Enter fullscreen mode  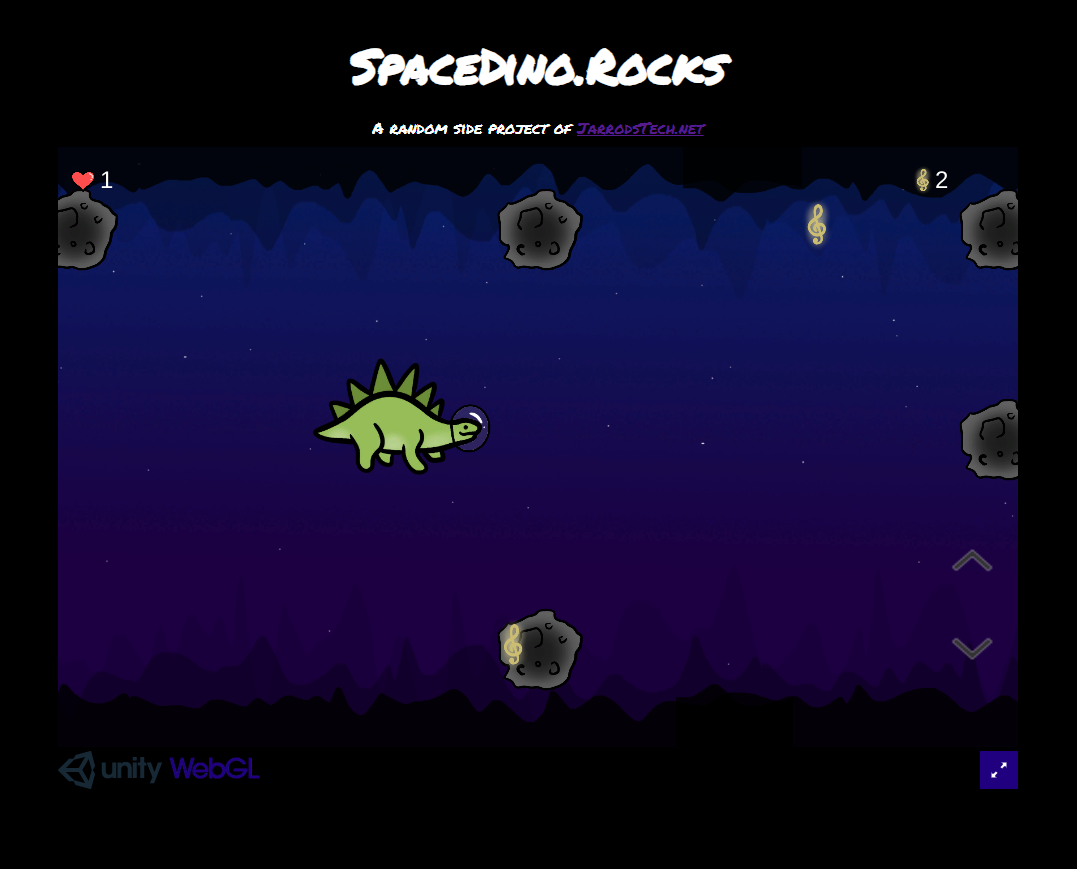(998, 770)
